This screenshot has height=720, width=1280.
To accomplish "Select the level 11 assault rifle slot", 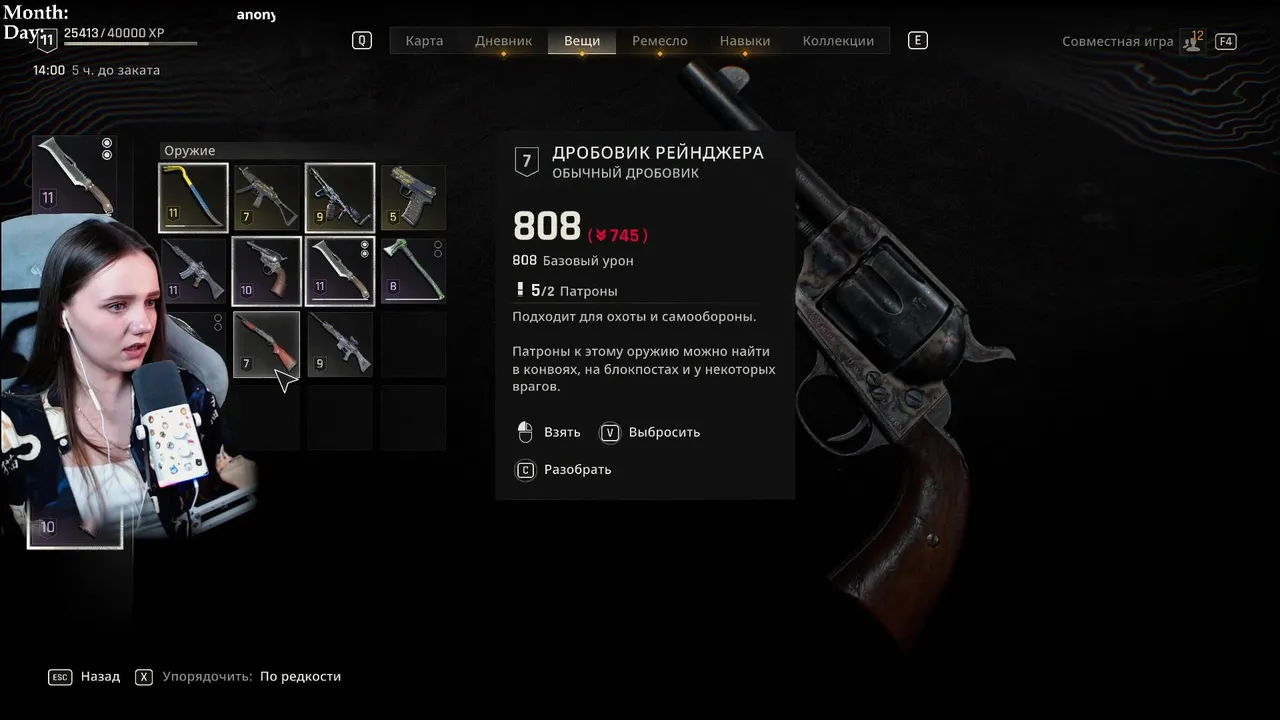I will [193, 271].
